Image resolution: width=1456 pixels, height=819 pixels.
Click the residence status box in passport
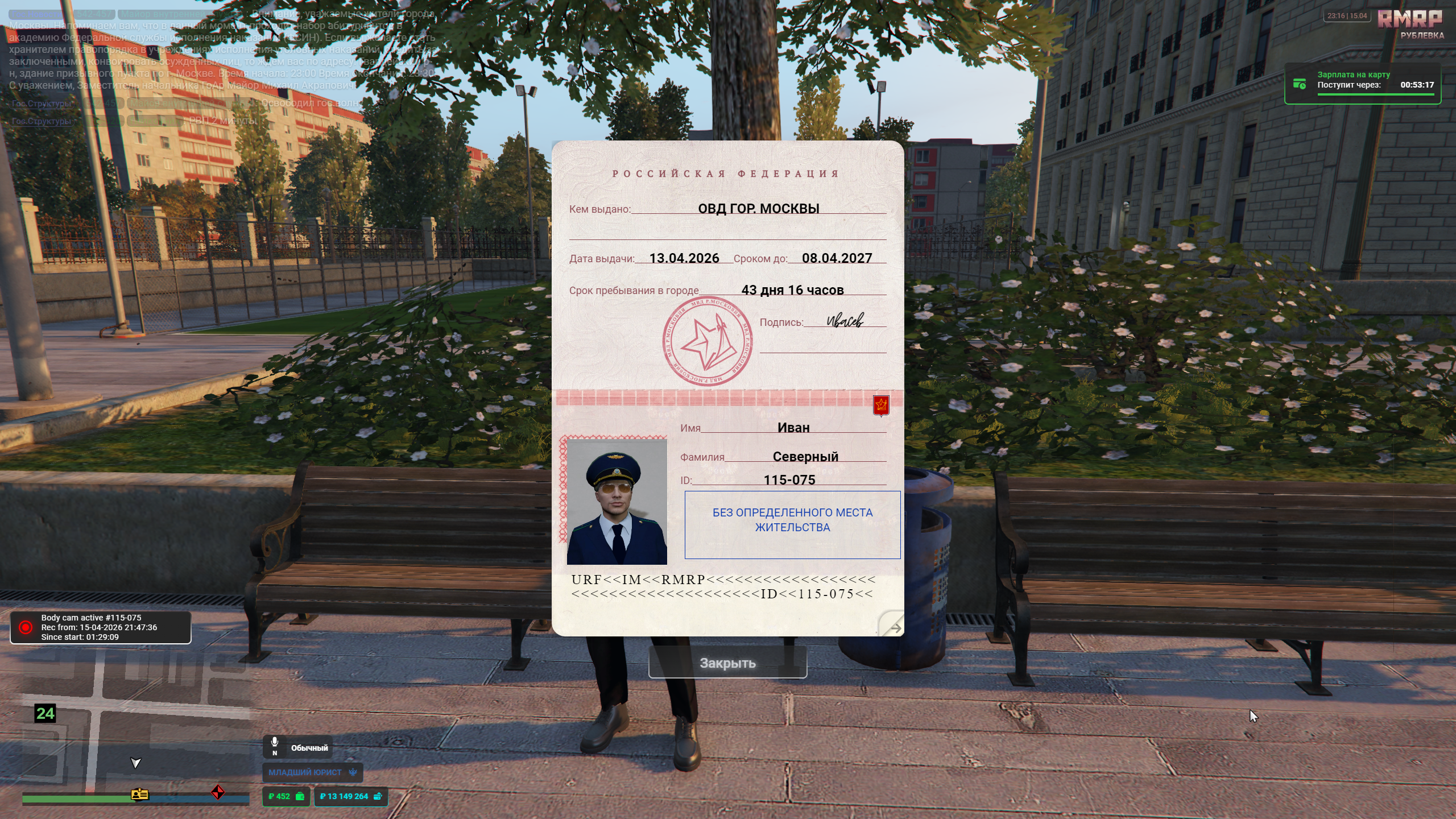(792, 524)
